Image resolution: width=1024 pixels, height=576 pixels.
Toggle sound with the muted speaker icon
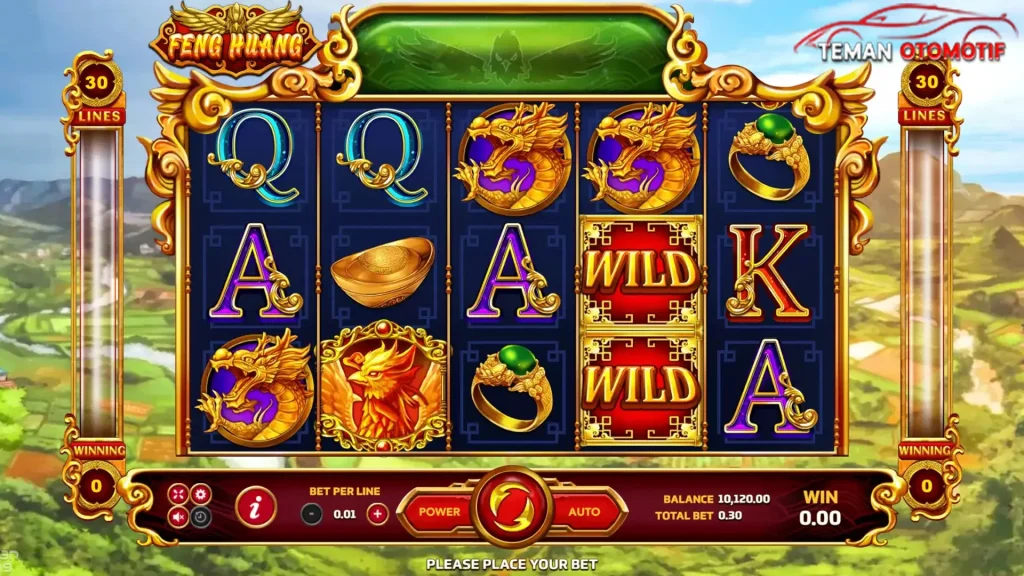tap(178, 517)
